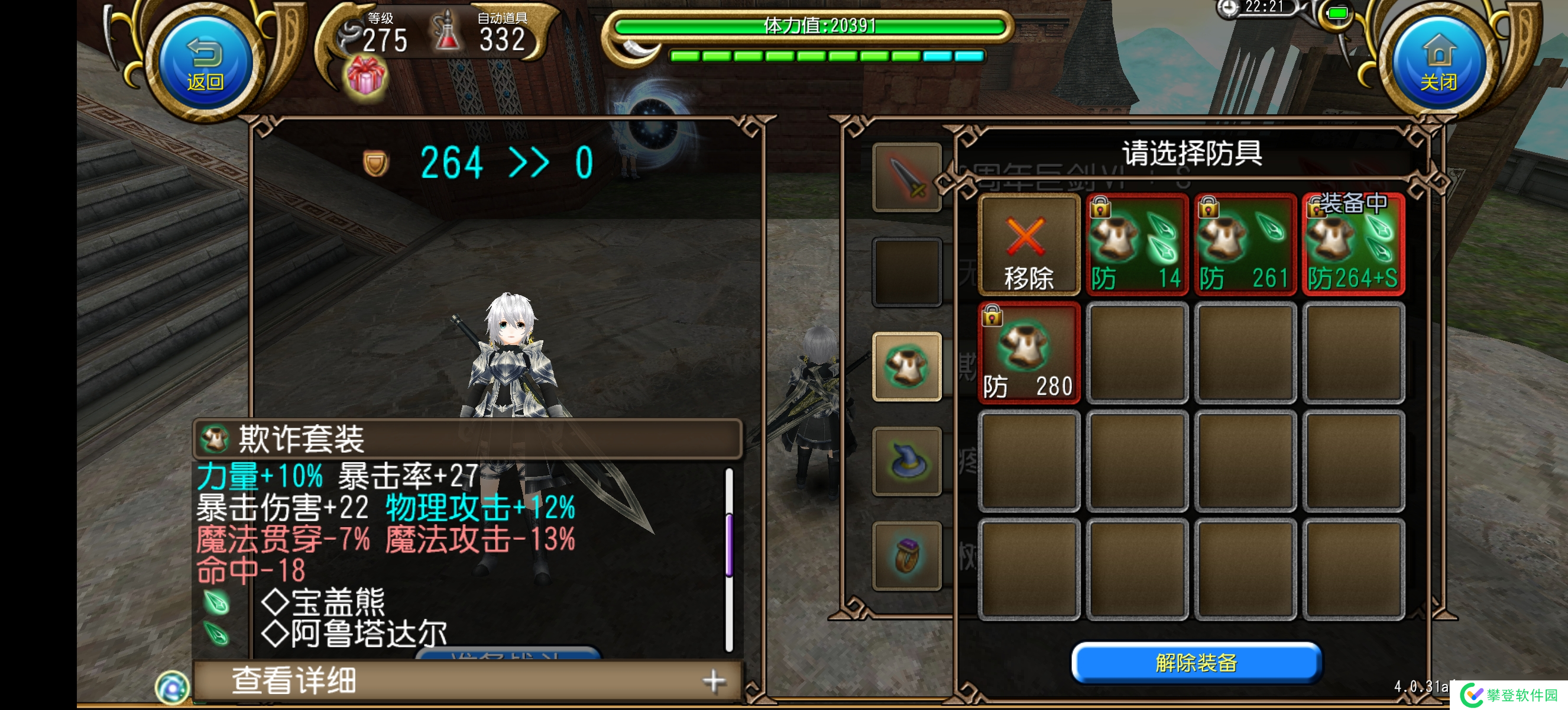Open the red gift box icon
The height and width of the screenshot is (710, 1568).
365,78
